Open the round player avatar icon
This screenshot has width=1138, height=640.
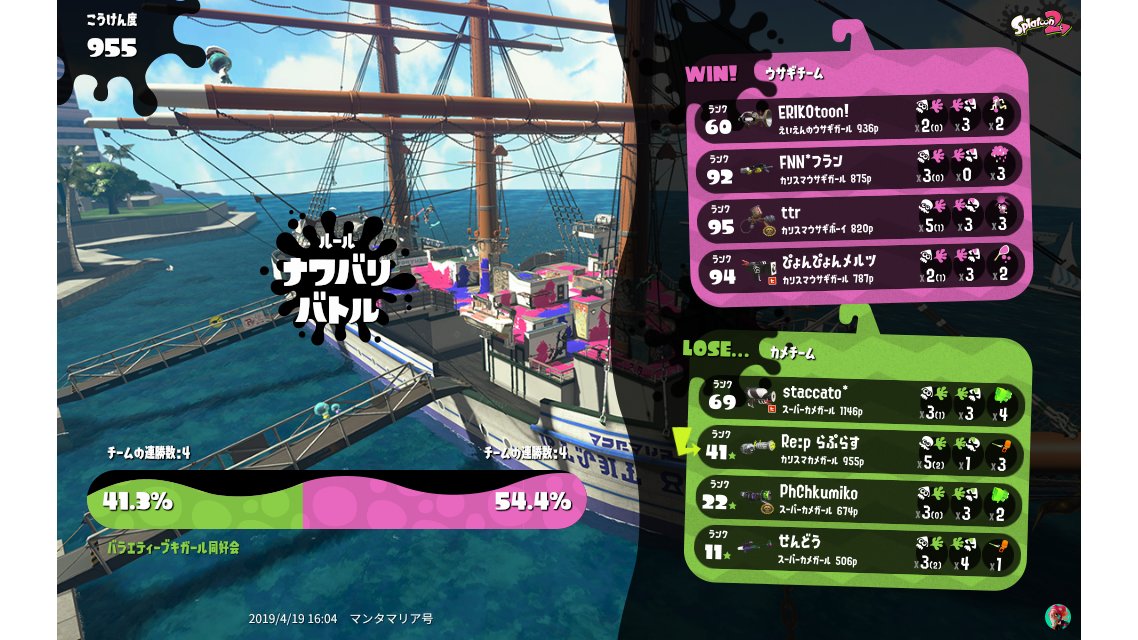point(1057,616)
